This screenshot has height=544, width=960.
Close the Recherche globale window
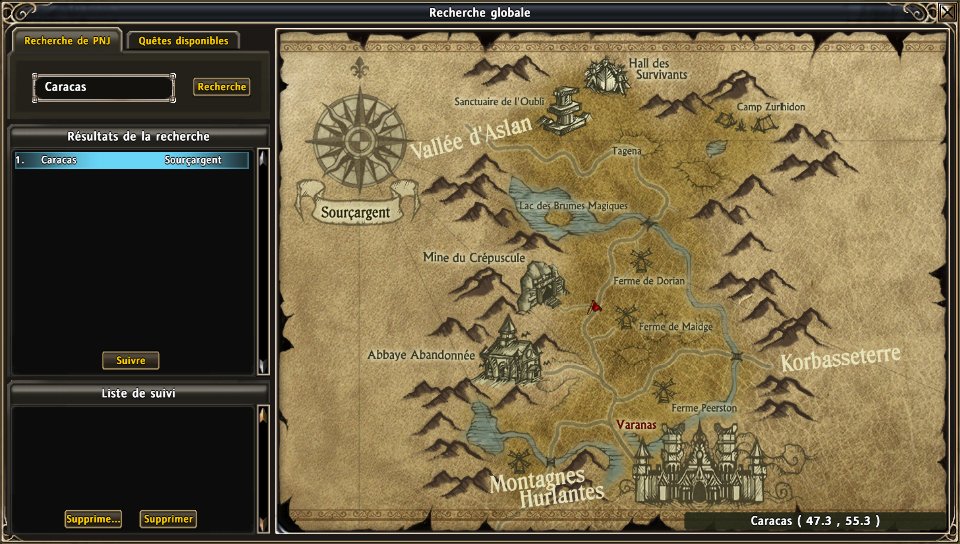point(946,12)
